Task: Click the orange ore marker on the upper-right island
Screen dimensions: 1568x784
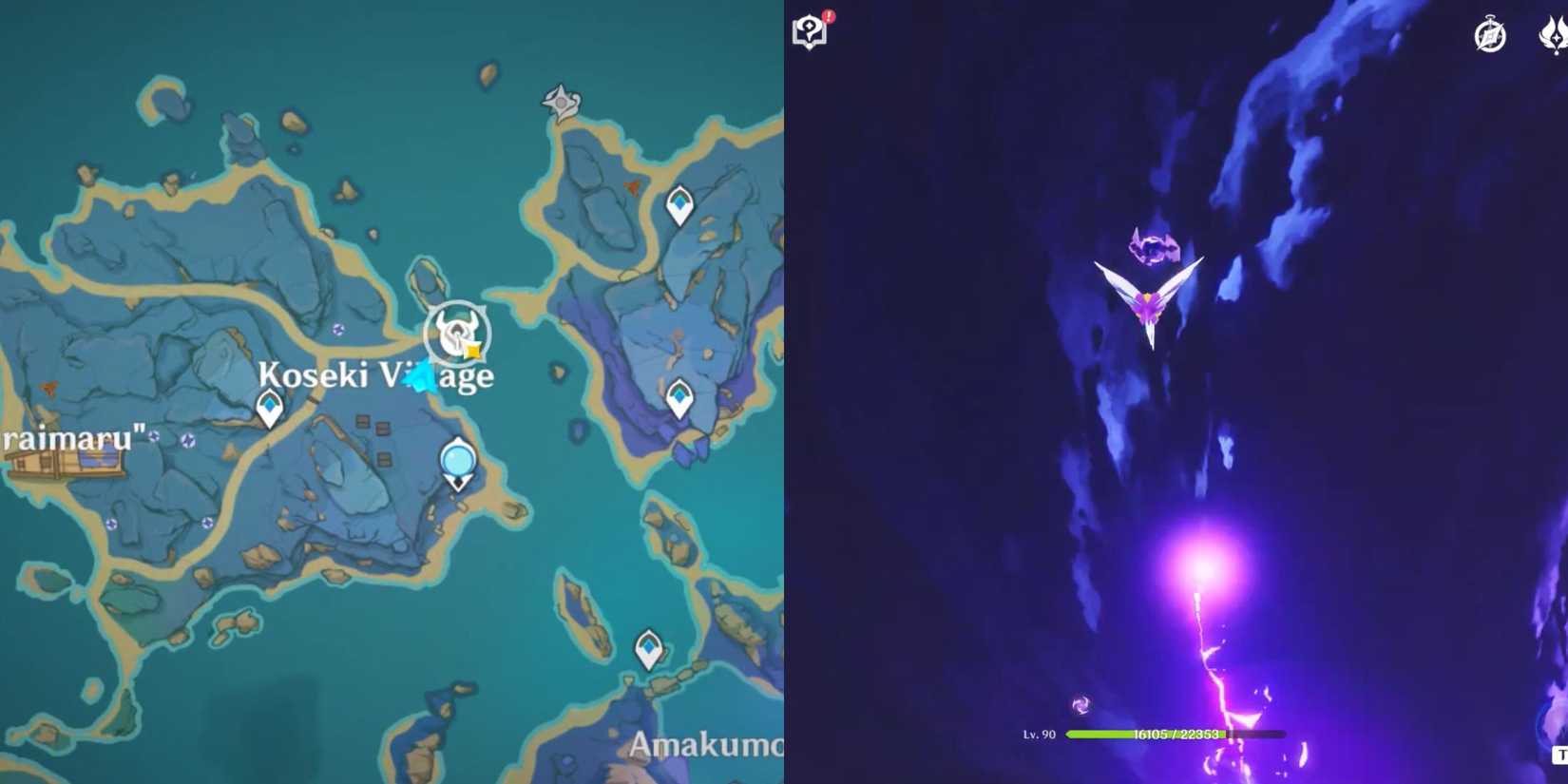Action: (631, 186)
